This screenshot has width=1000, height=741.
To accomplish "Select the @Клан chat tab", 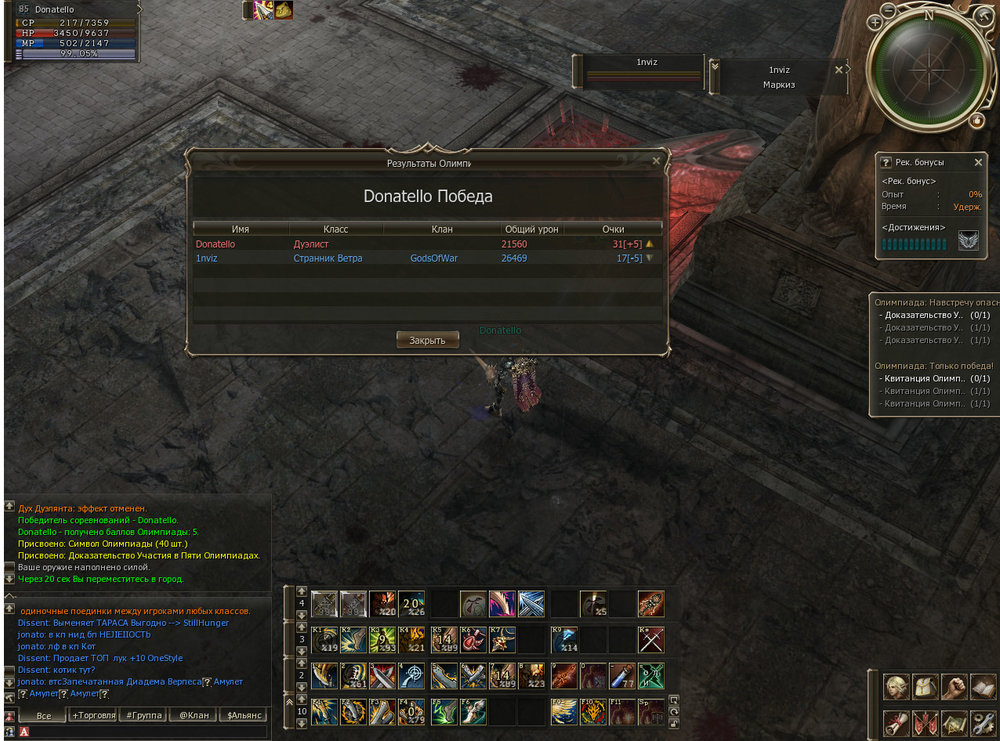I will click(194, 716).
